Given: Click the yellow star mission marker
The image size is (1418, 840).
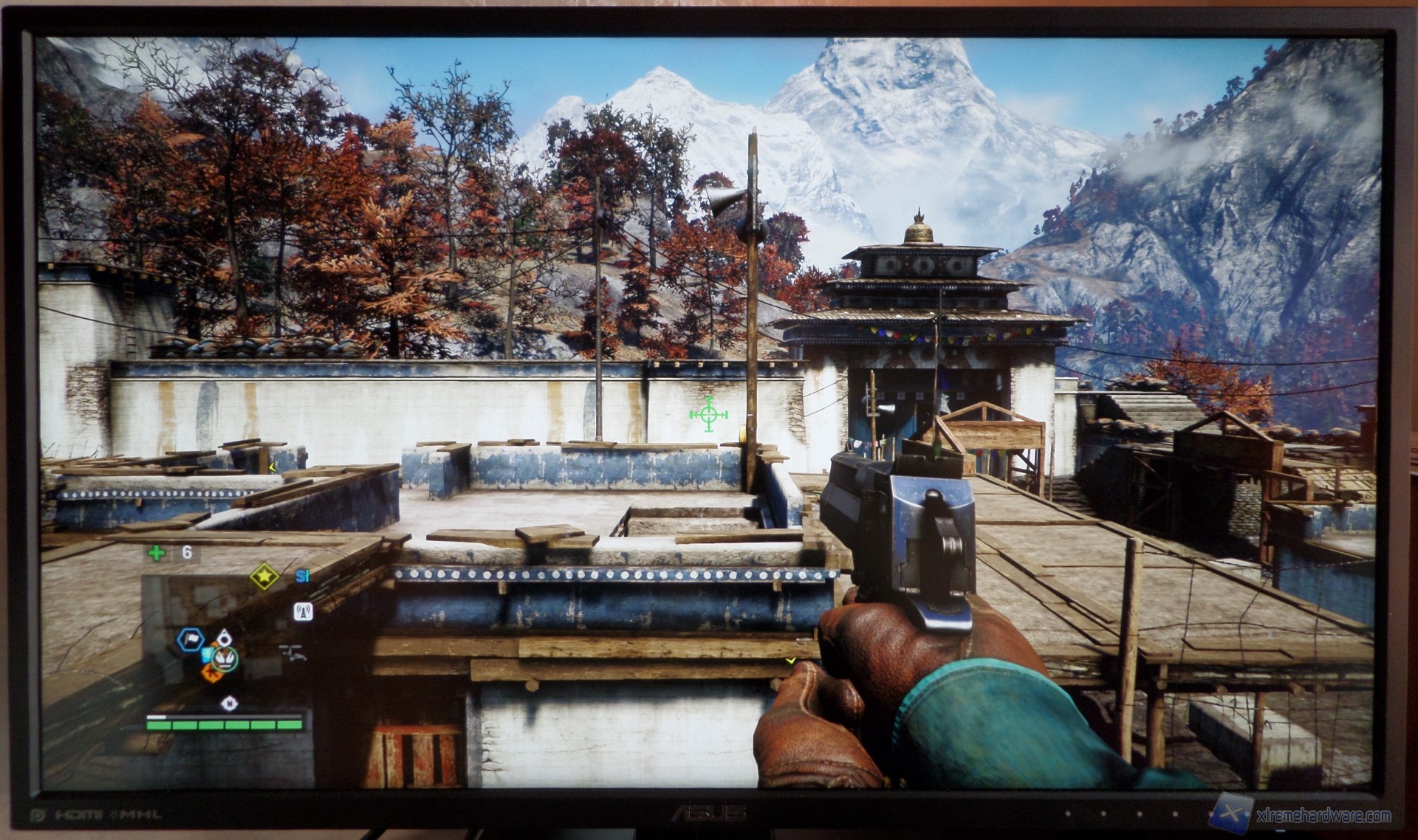Looking at the screenshot, I should point(264,576).
